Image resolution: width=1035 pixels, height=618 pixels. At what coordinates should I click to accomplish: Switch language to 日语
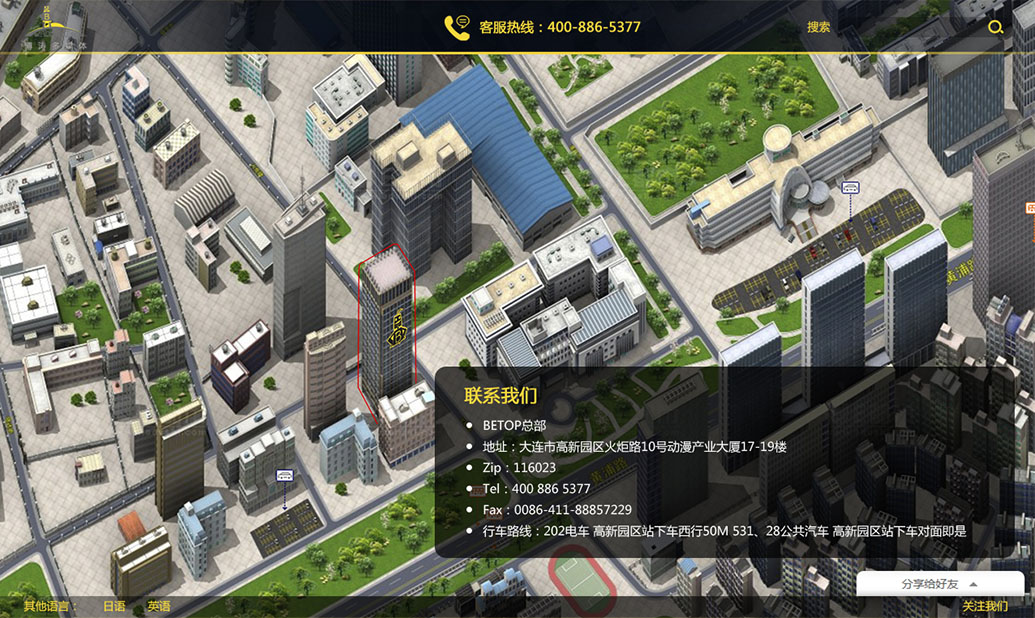pyautogui.click(x=114, y=606)
